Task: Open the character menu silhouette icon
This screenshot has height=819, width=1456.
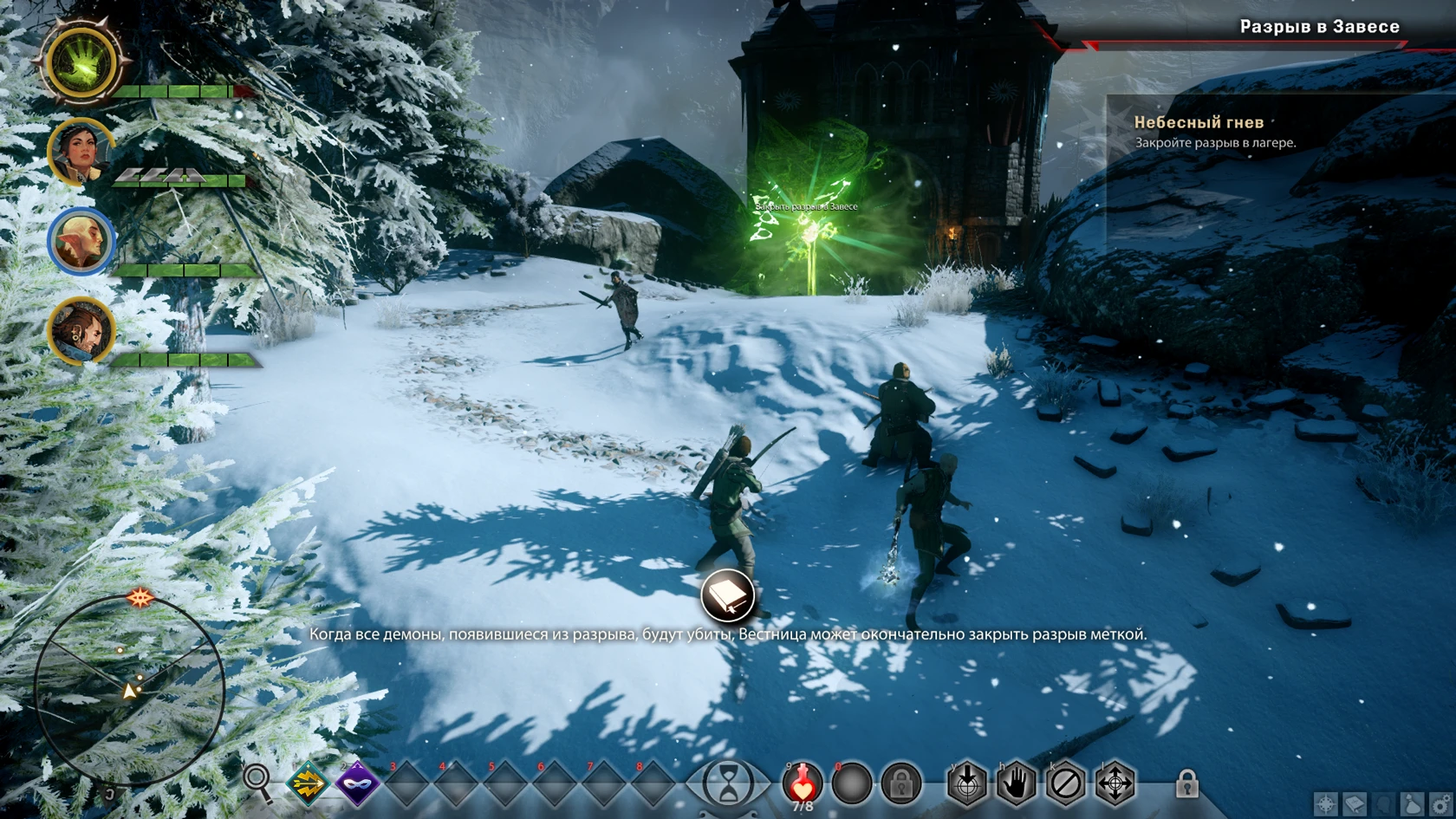Action: (1382, 803)
